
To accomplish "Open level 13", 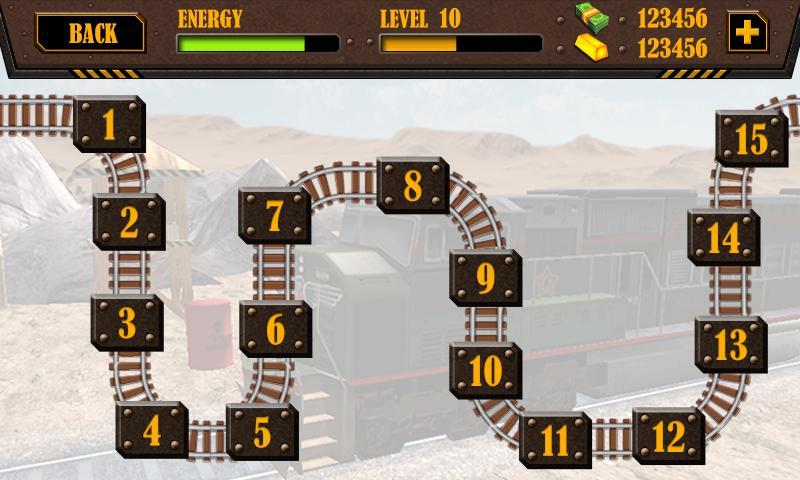I will (x=731, y=345).
